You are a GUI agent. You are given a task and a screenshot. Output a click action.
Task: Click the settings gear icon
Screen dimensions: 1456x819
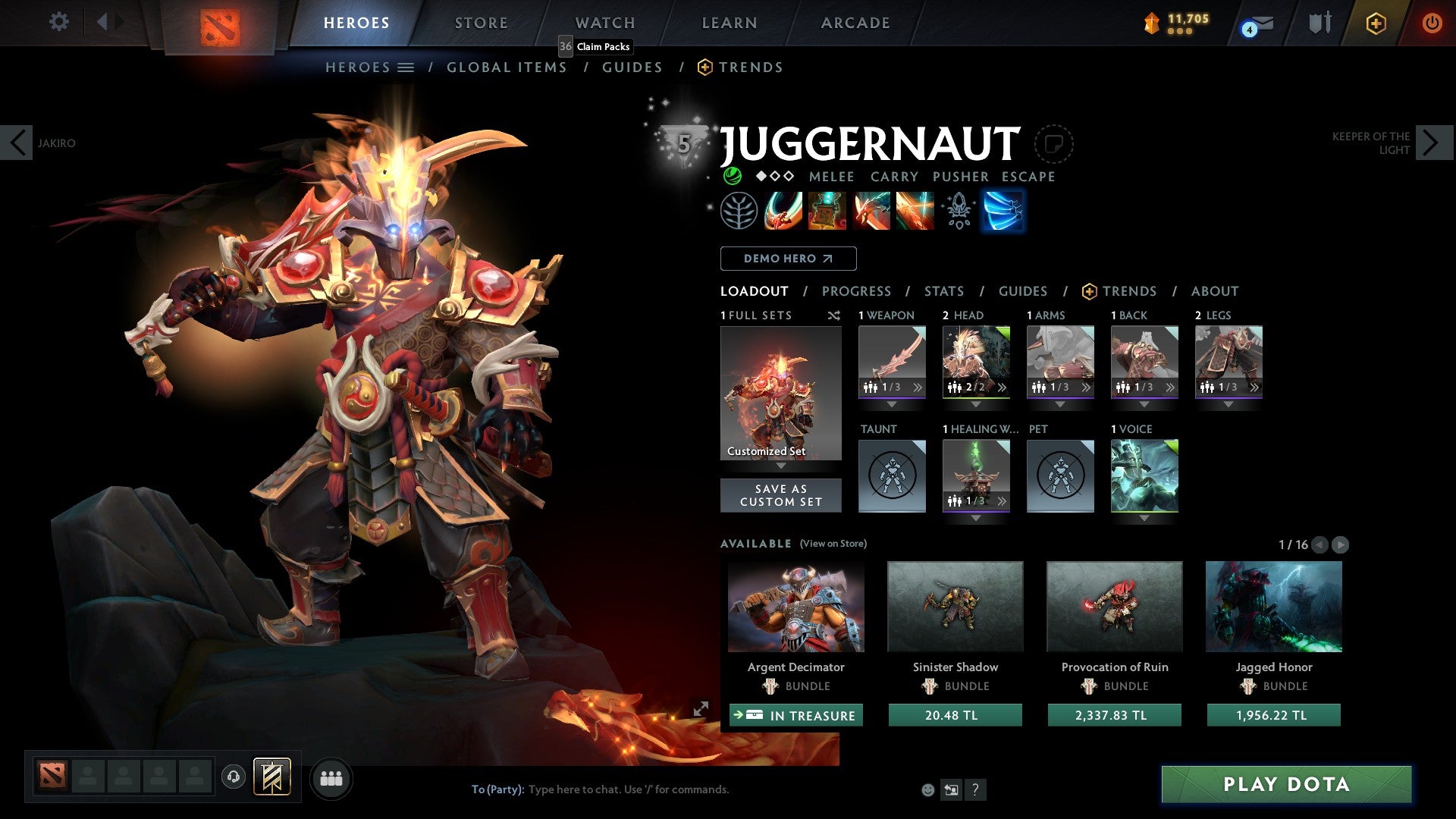58,22
